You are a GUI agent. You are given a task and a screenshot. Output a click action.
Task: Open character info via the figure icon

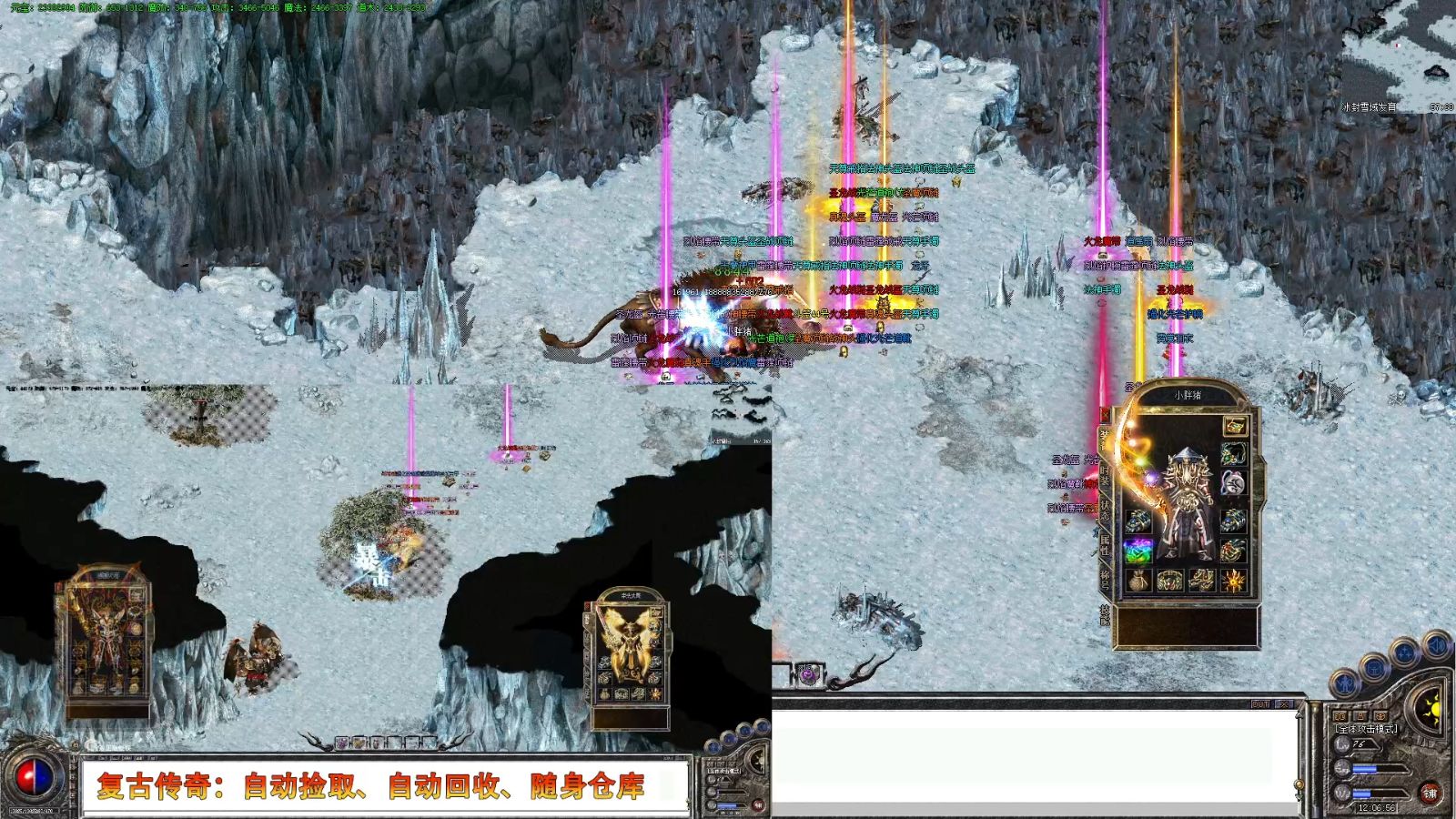pos(1344,684)
